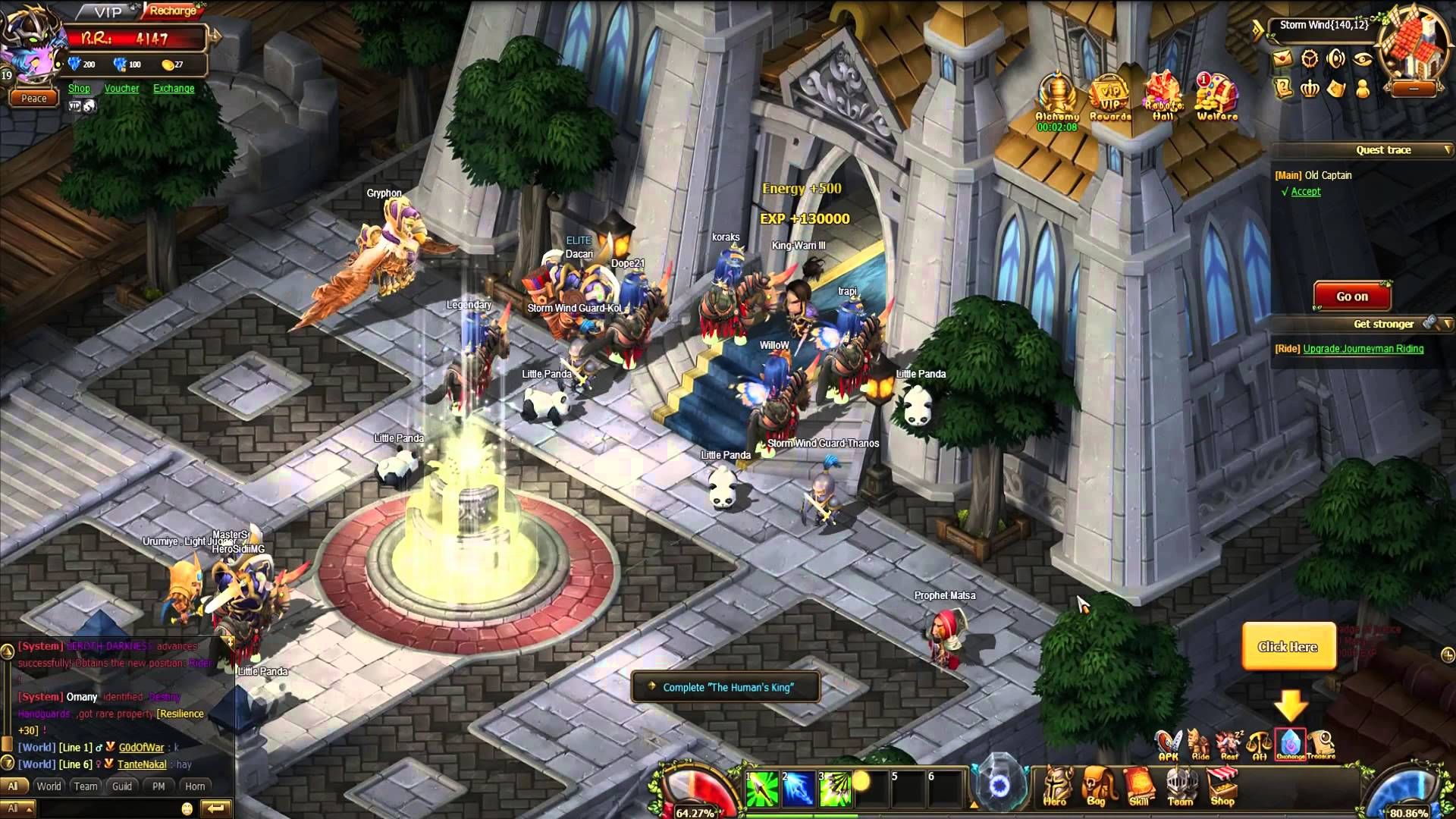The image size is (1456, 819).
Task: Switch chat to the Guild tab
Action: pos(122,786)
